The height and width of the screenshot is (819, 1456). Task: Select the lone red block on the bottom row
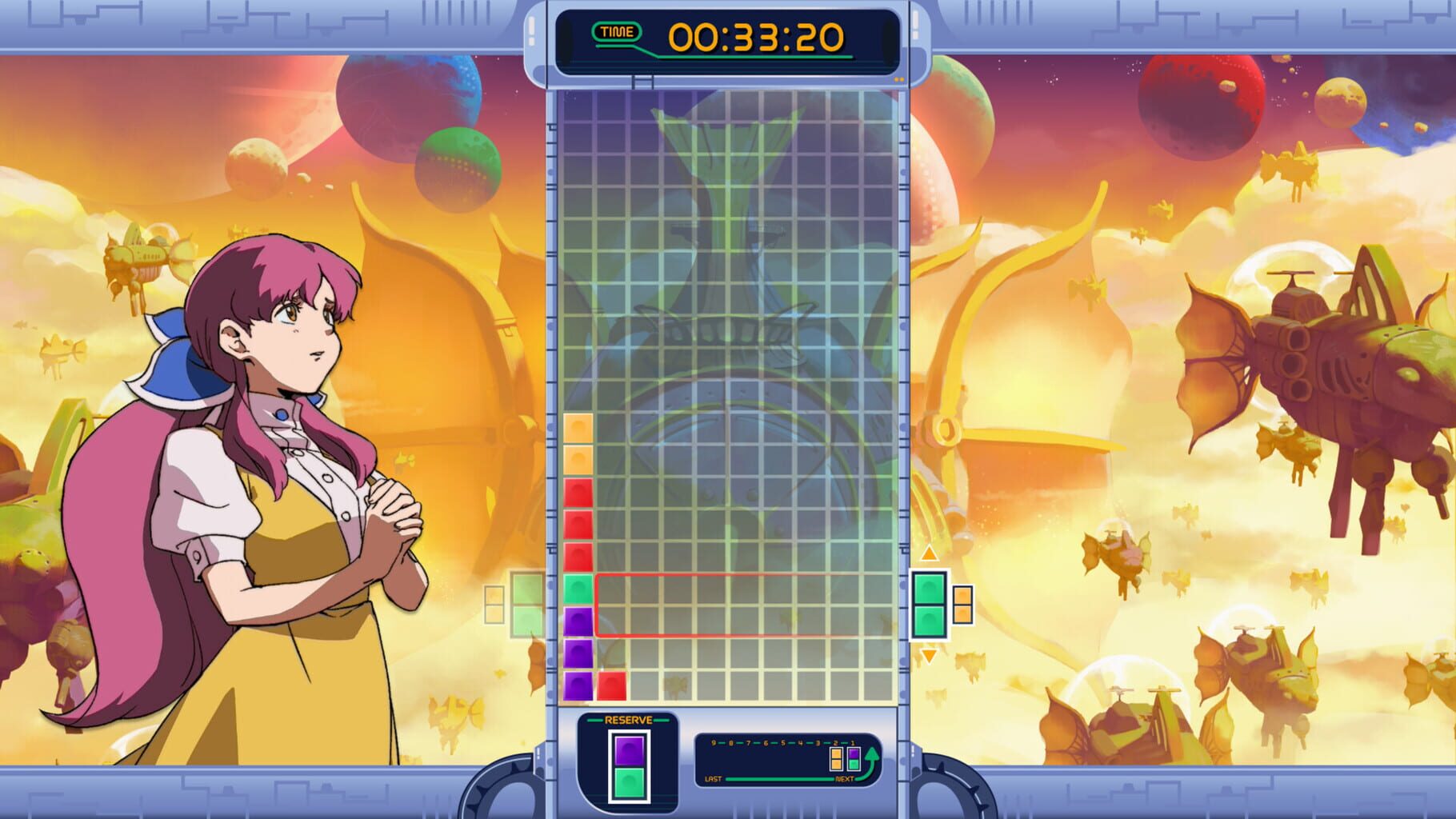coord(613,684)
